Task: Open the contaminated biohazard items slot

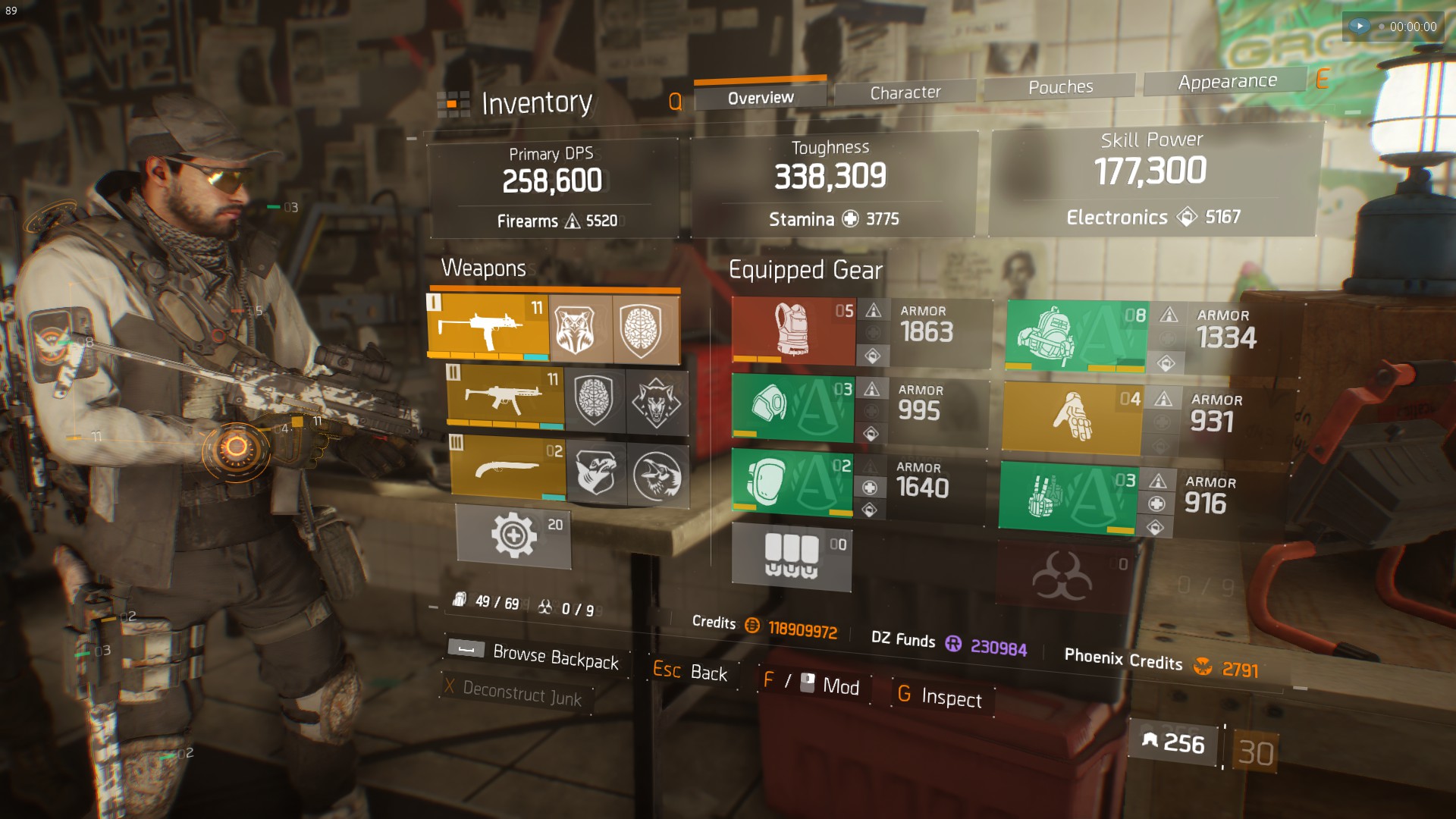Action: (1063, 578)
